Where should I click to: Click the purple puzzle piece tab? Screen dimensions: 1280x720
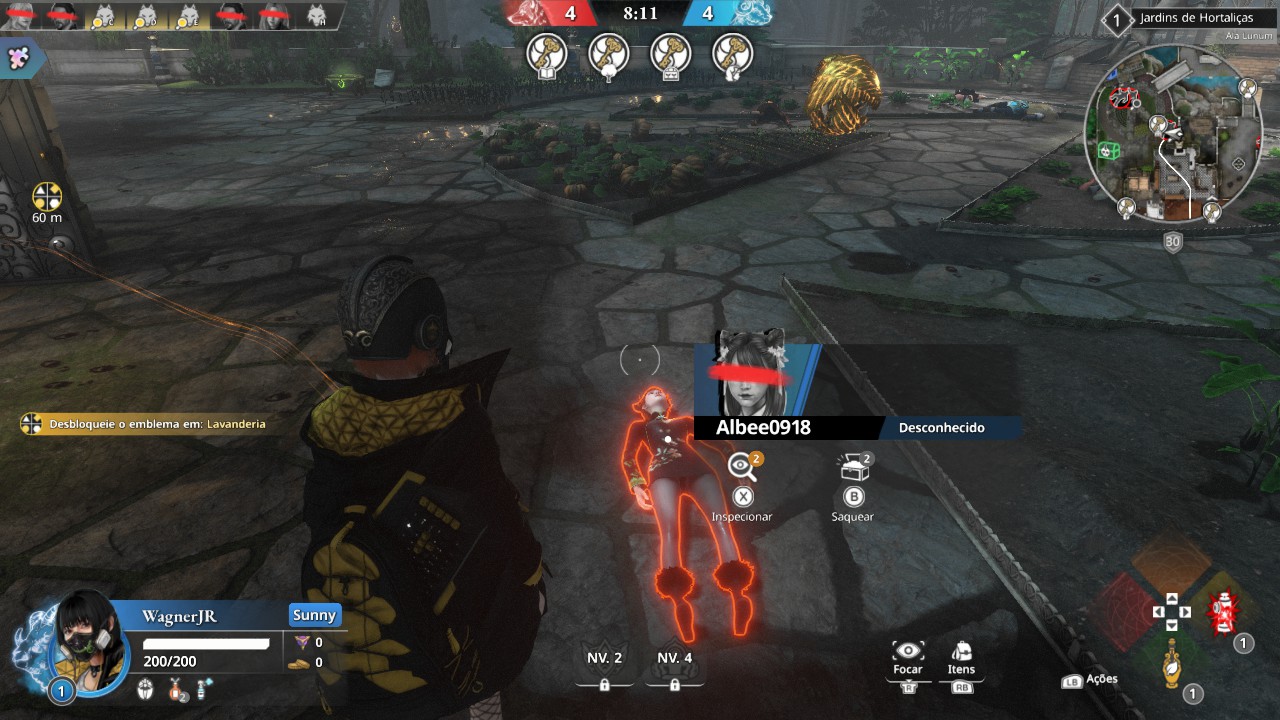click(x=17, y=57)
